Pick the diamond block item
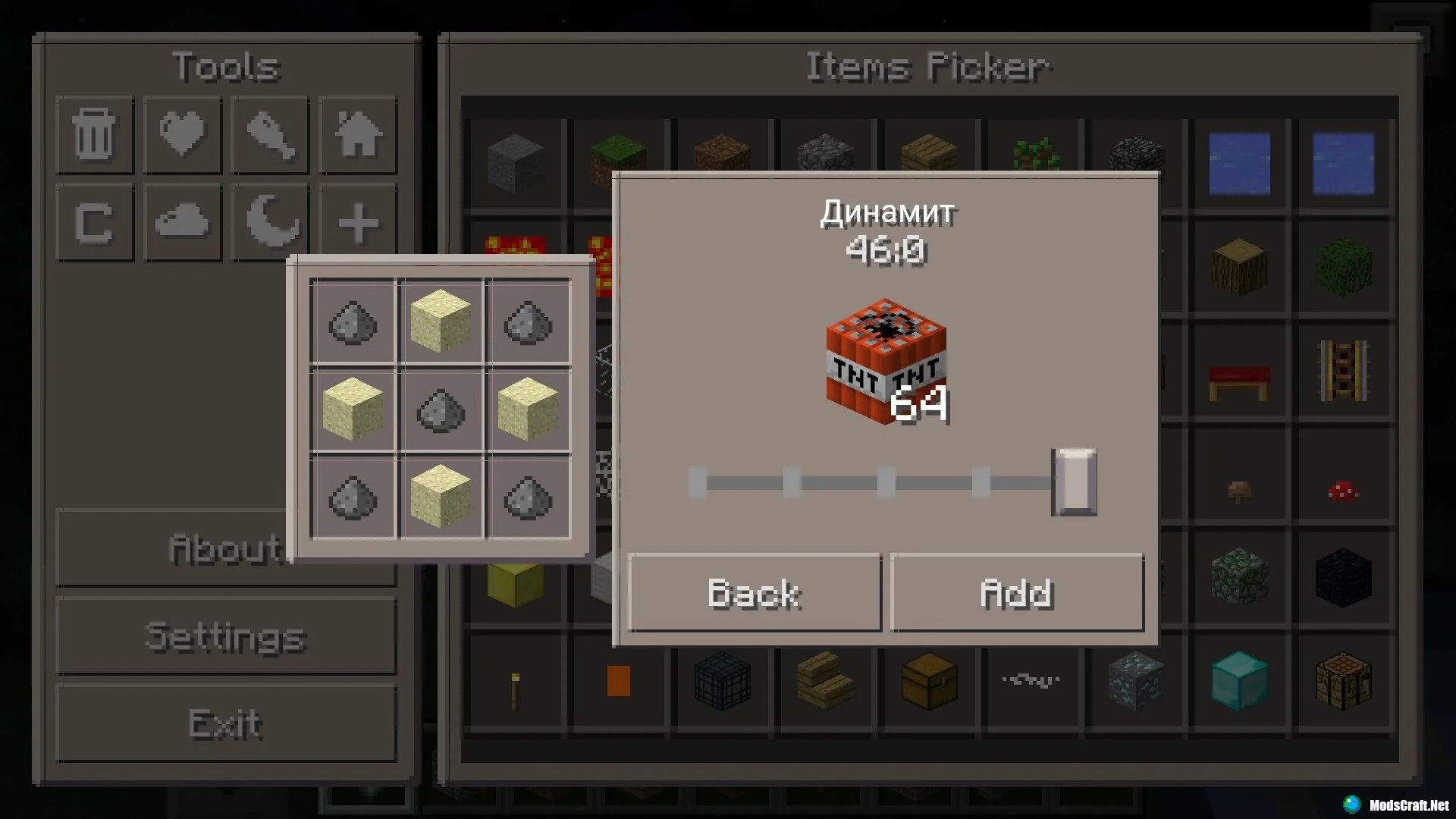The height and width of the screenshot is (819, 1456). (x=1238, y=680)
